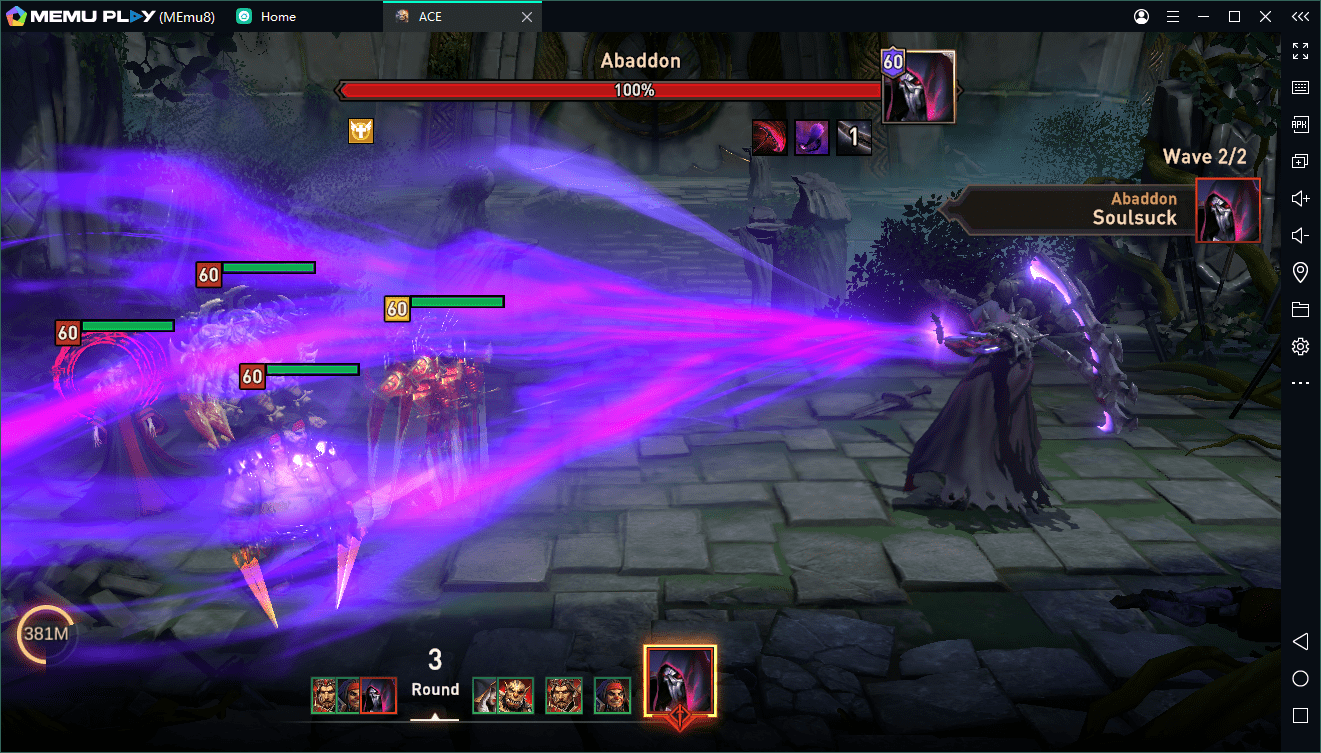Open the 381M circular power gauge
The height and width of the screenshot is (753, 1321).
pyautogui.click(x=44, y=633)
